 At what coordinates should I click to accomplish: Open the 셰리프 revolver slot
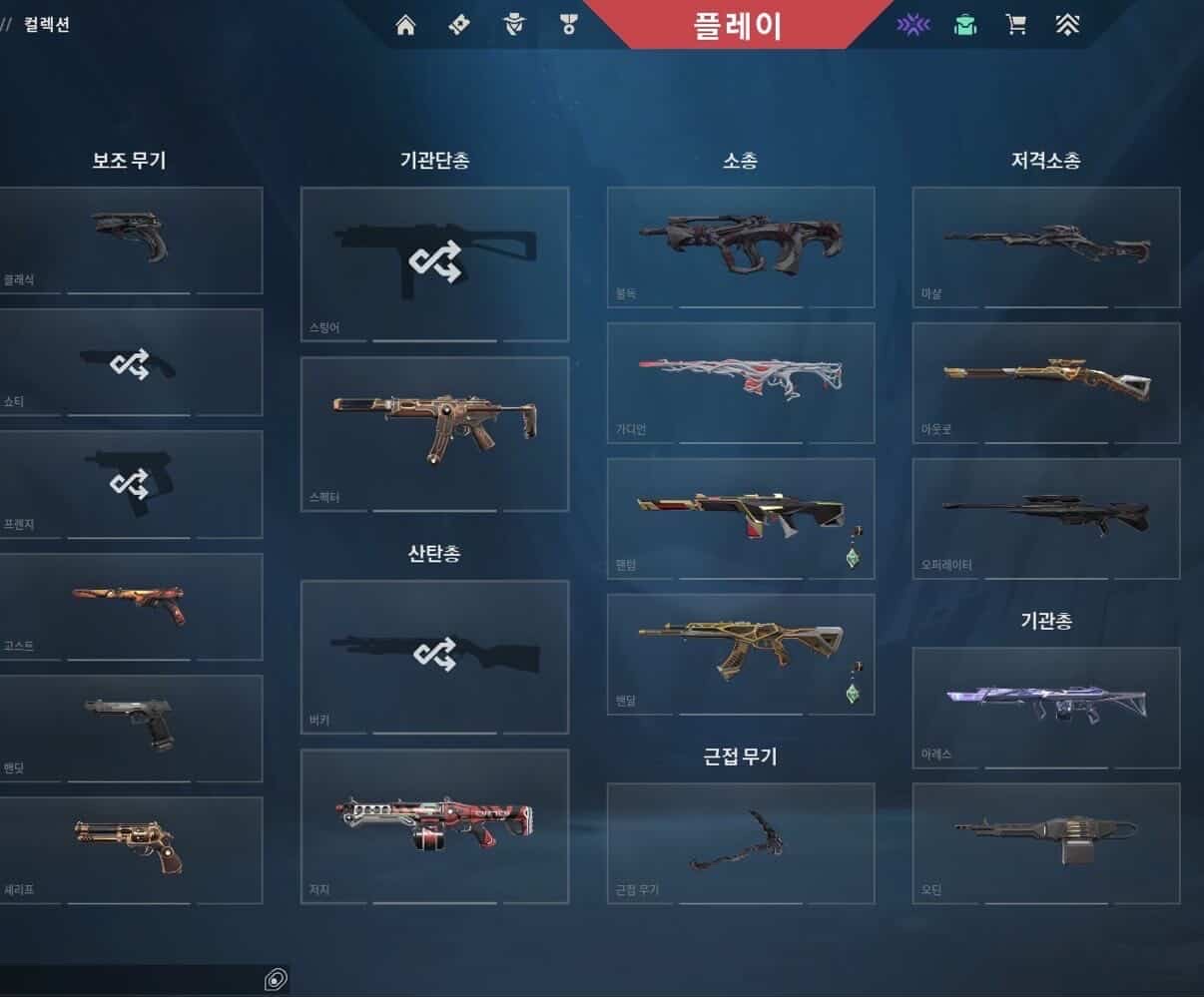click(131, 849)
